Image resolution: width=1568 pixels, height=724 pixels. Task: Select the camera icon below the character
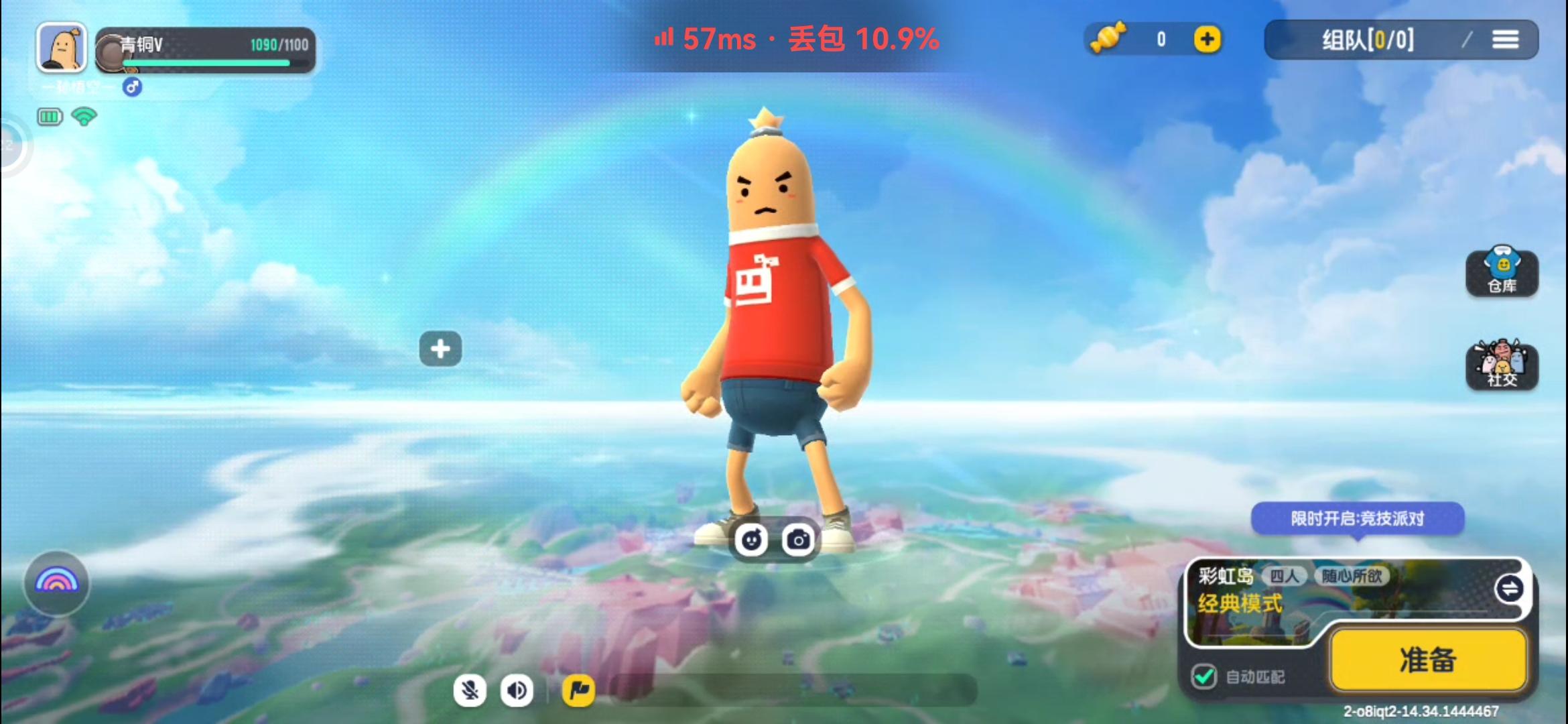[x=797, y=538]
